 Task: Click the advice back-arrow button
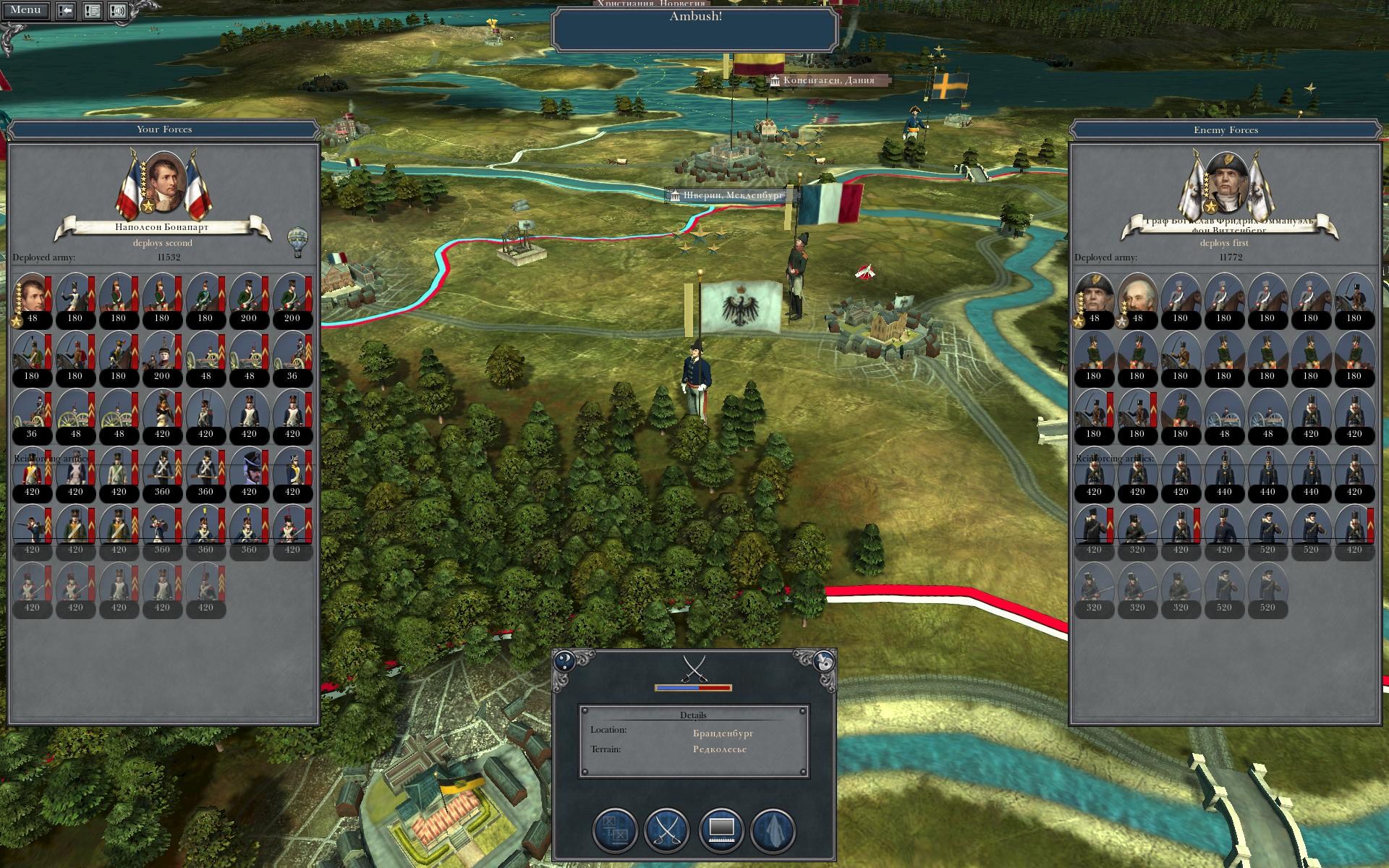(66, 11)
